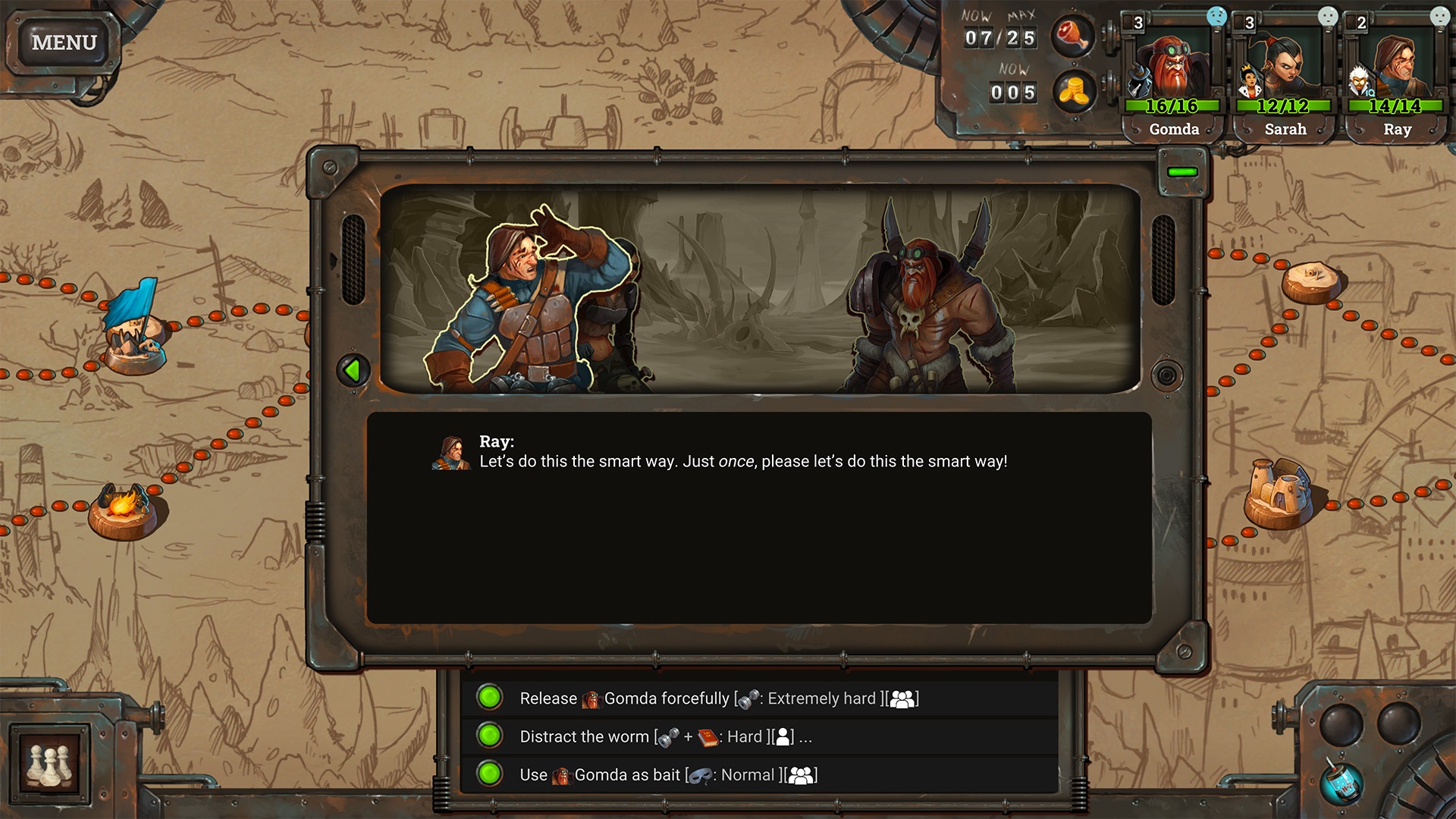Image resolution: width=1456 pixels, height=819 pixels.
Task: Open the MENU button
Action: (x=64, y=42)
